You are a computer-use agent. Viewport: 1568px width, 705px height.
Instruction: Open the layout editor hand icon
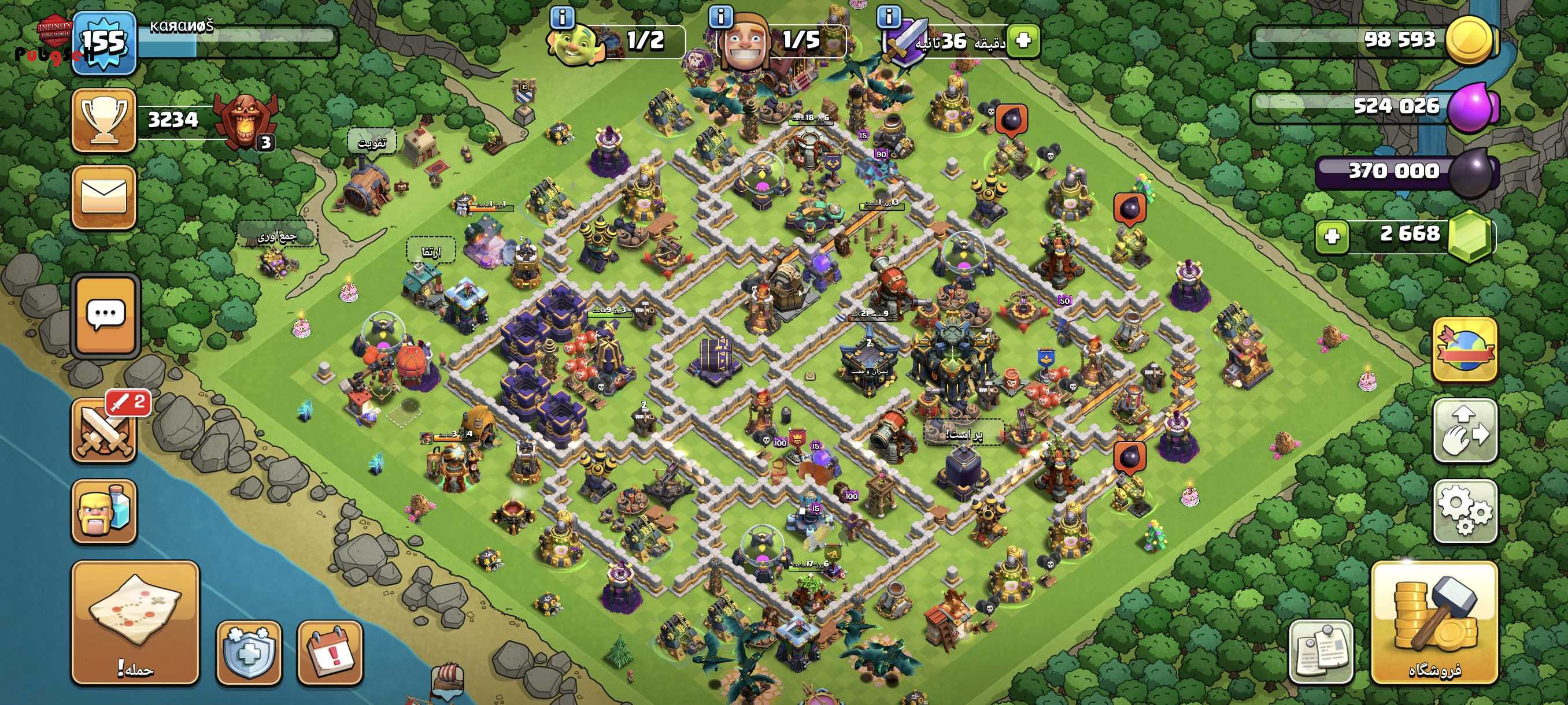point(1465,431)
